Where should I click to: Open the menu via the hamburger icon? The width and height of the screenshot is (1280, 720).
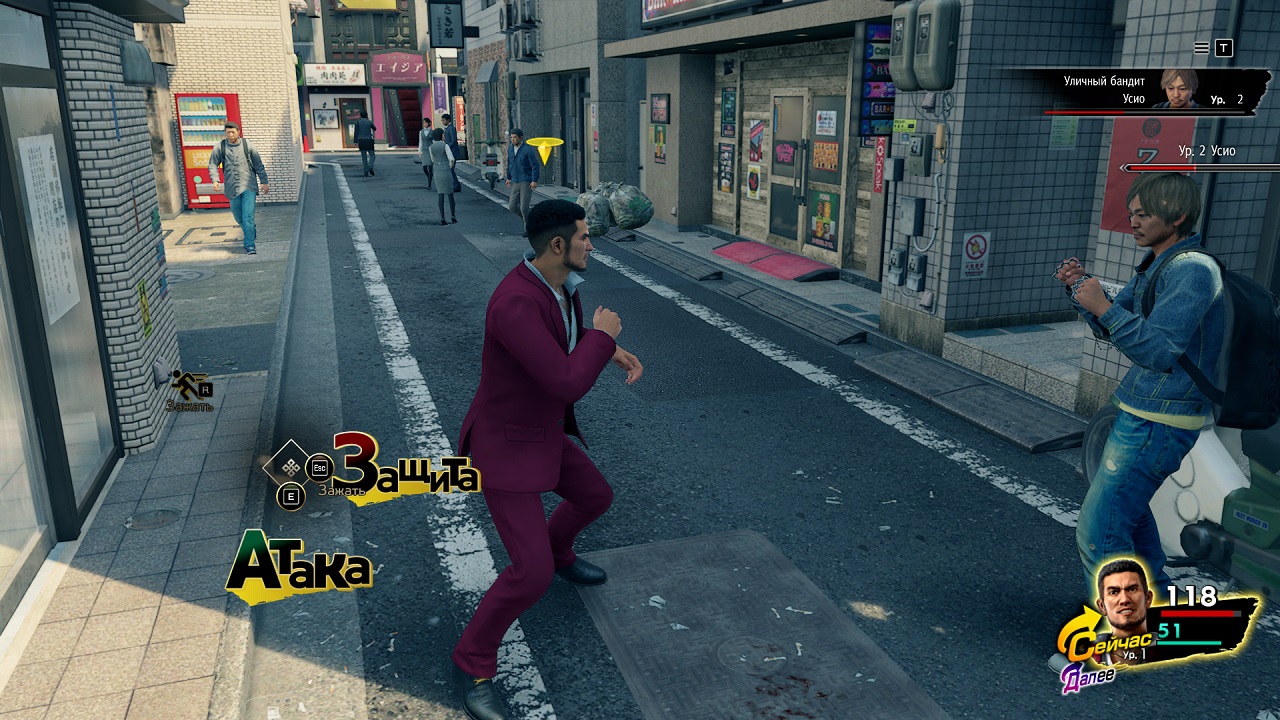1202,48
